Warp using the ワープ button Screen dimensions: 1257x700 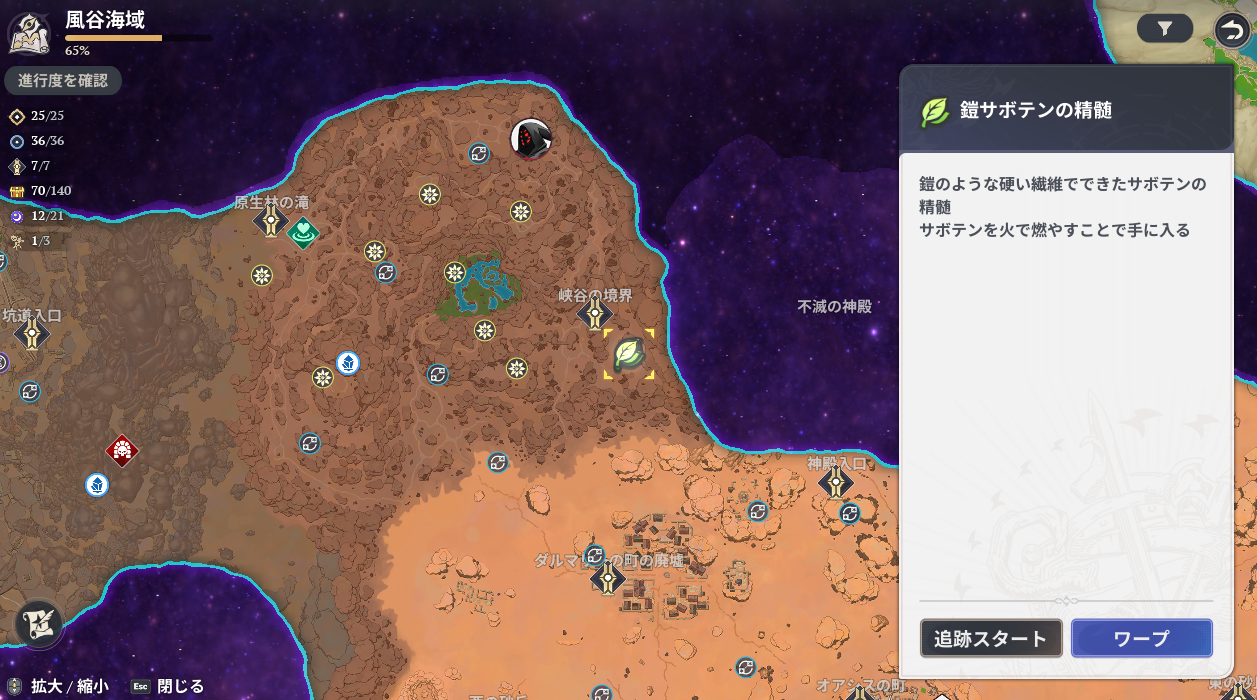coord(1141,639)
